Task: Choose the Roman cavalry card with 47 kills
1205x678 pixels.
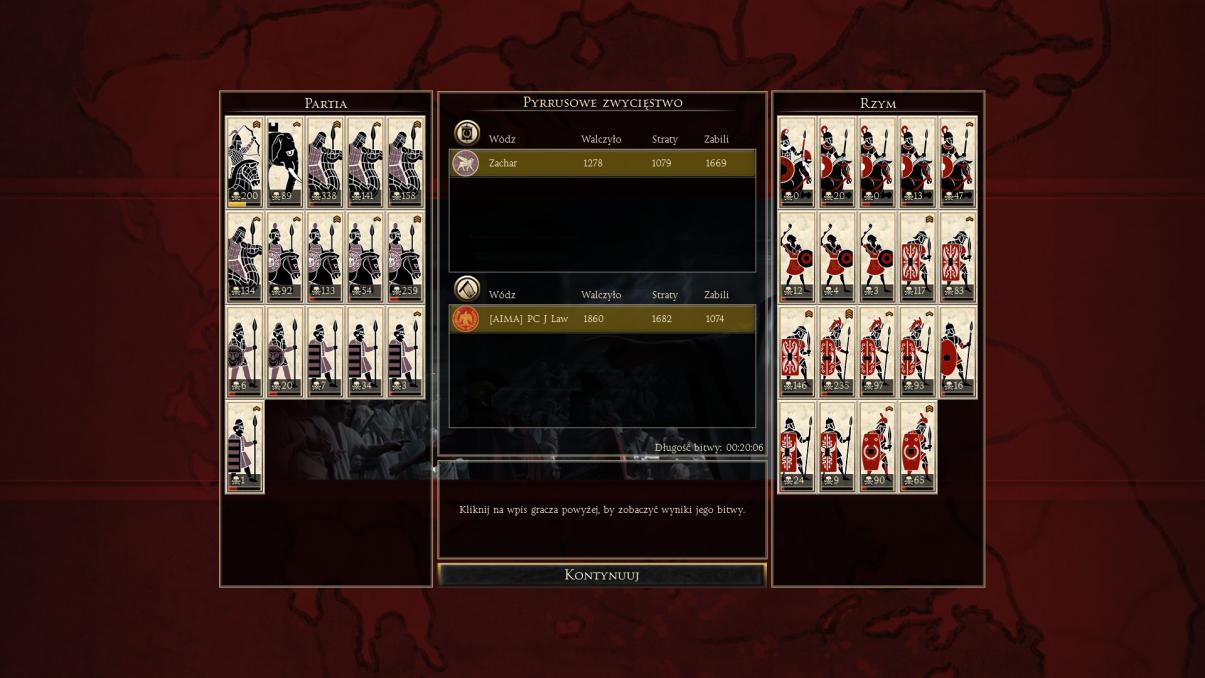Action: coord(957,162)
